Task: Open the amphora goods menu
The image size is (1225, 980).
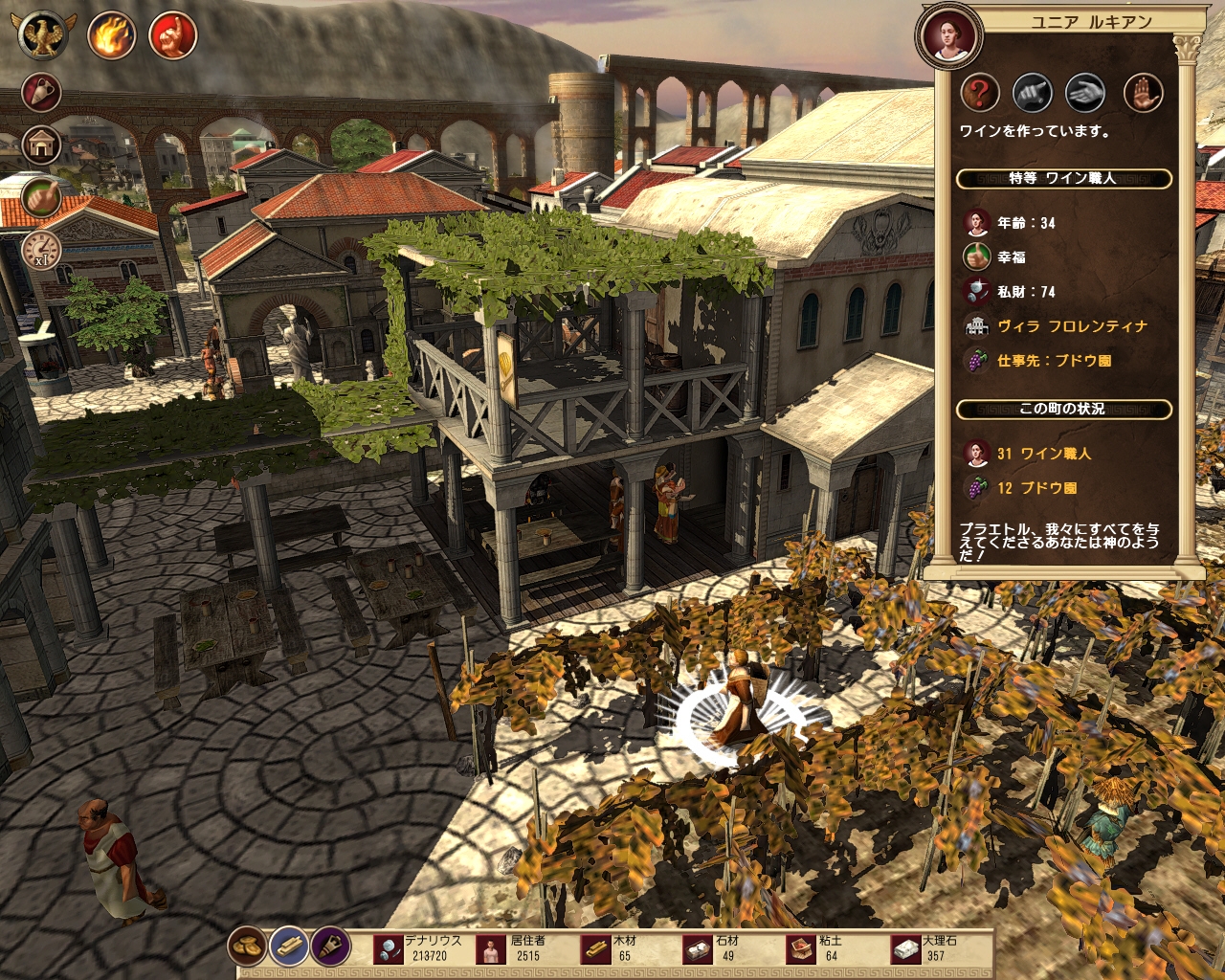Action: click(x=41, y=93)
